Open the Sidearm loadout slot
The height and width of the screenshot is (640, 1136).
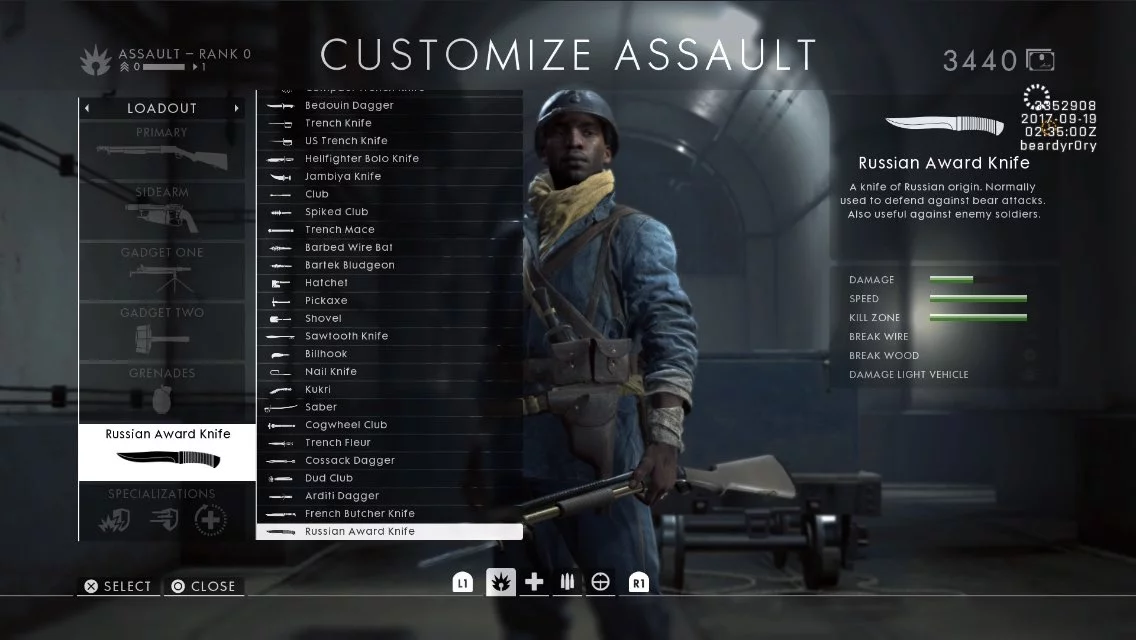pos(162,211)
